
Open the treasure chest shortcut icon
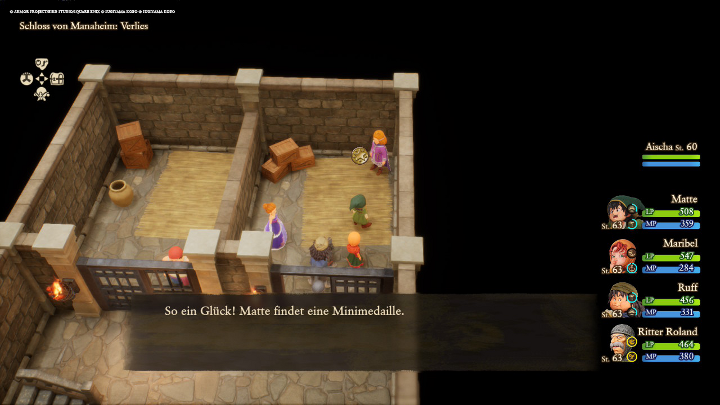tap(57, 79)
